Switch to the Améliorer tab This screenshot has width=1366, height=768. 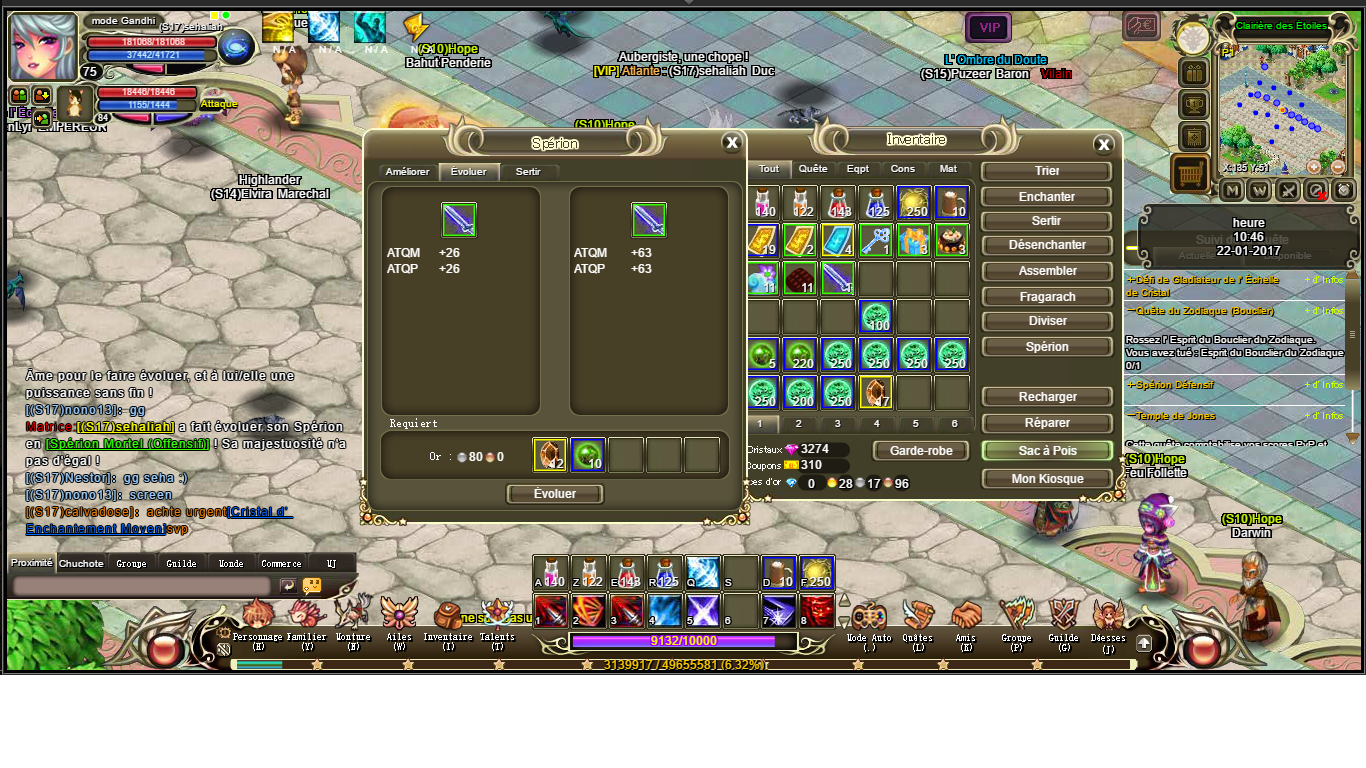point(407,172)
